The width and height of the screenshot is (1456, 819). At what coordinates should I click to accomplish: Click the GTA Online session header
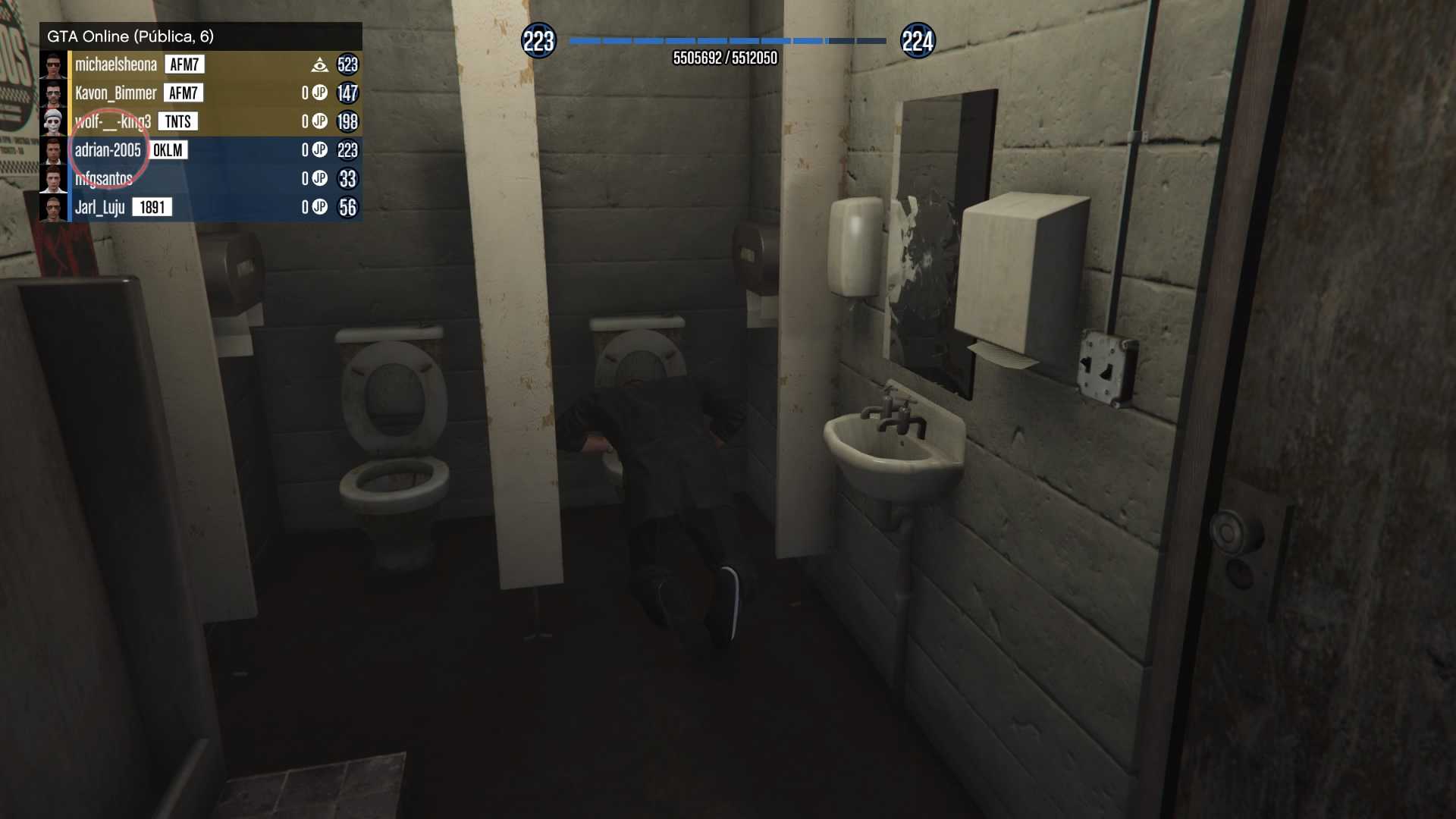pyautogui.click(x=130, y=36)
